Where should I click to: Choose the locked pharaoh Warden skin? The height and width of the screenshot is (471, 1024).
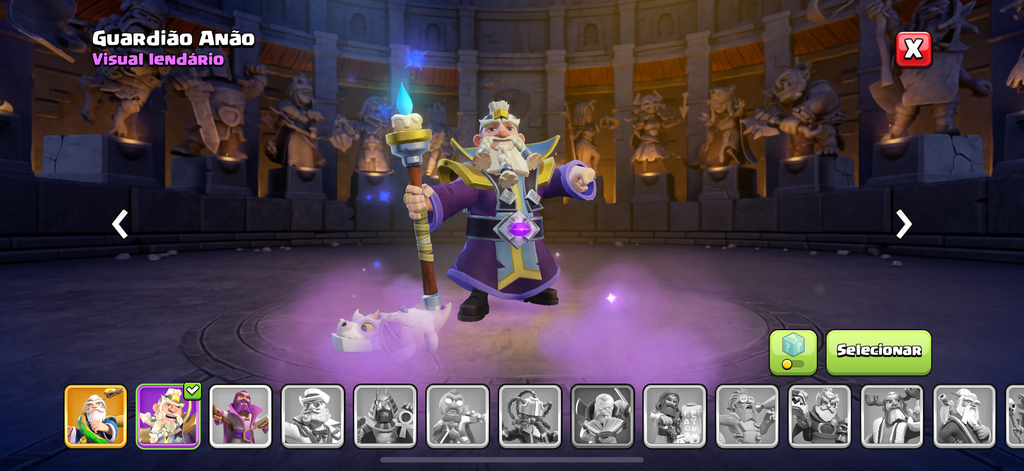(385, 416)
